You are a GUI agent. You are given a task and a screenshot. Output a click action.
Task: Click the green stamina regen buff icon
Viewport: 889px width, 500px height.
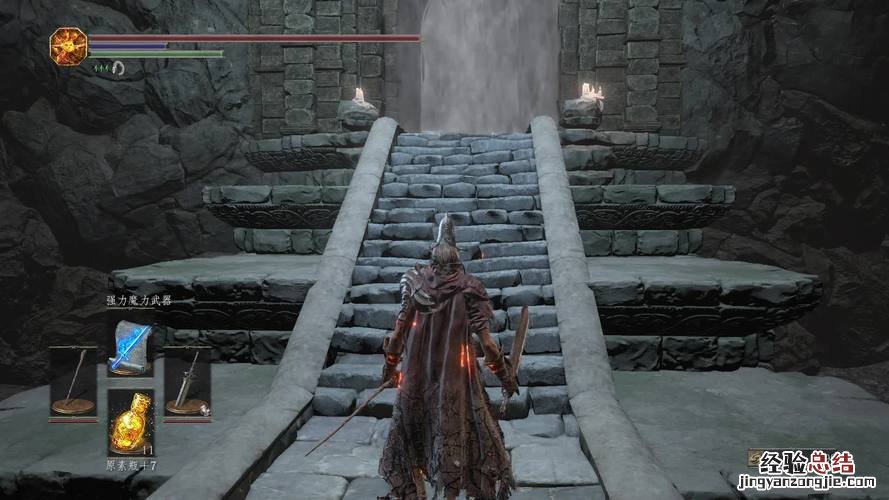point(100,68)
